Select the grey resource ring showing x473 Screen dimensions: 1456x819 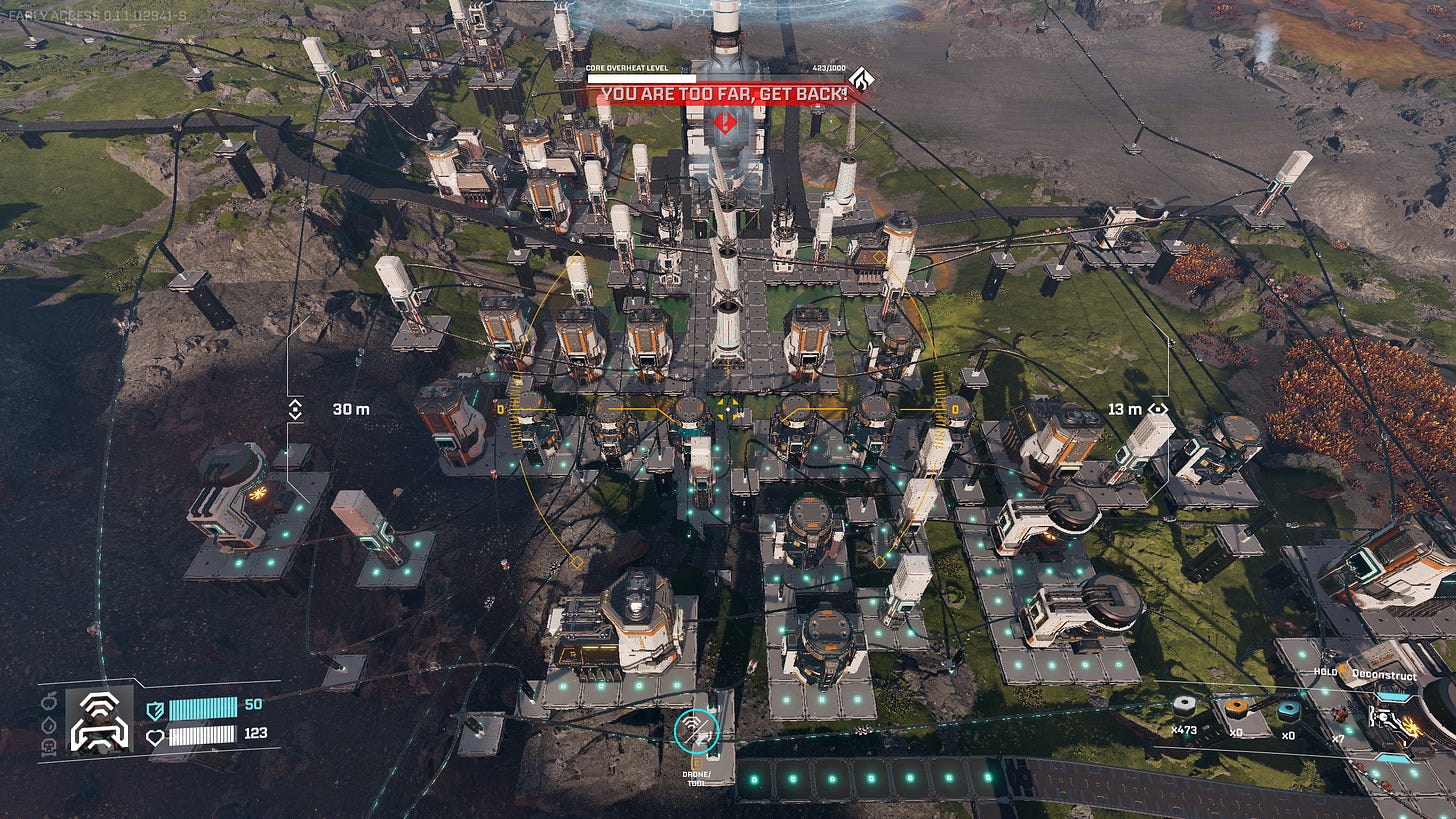[1185, 707]
